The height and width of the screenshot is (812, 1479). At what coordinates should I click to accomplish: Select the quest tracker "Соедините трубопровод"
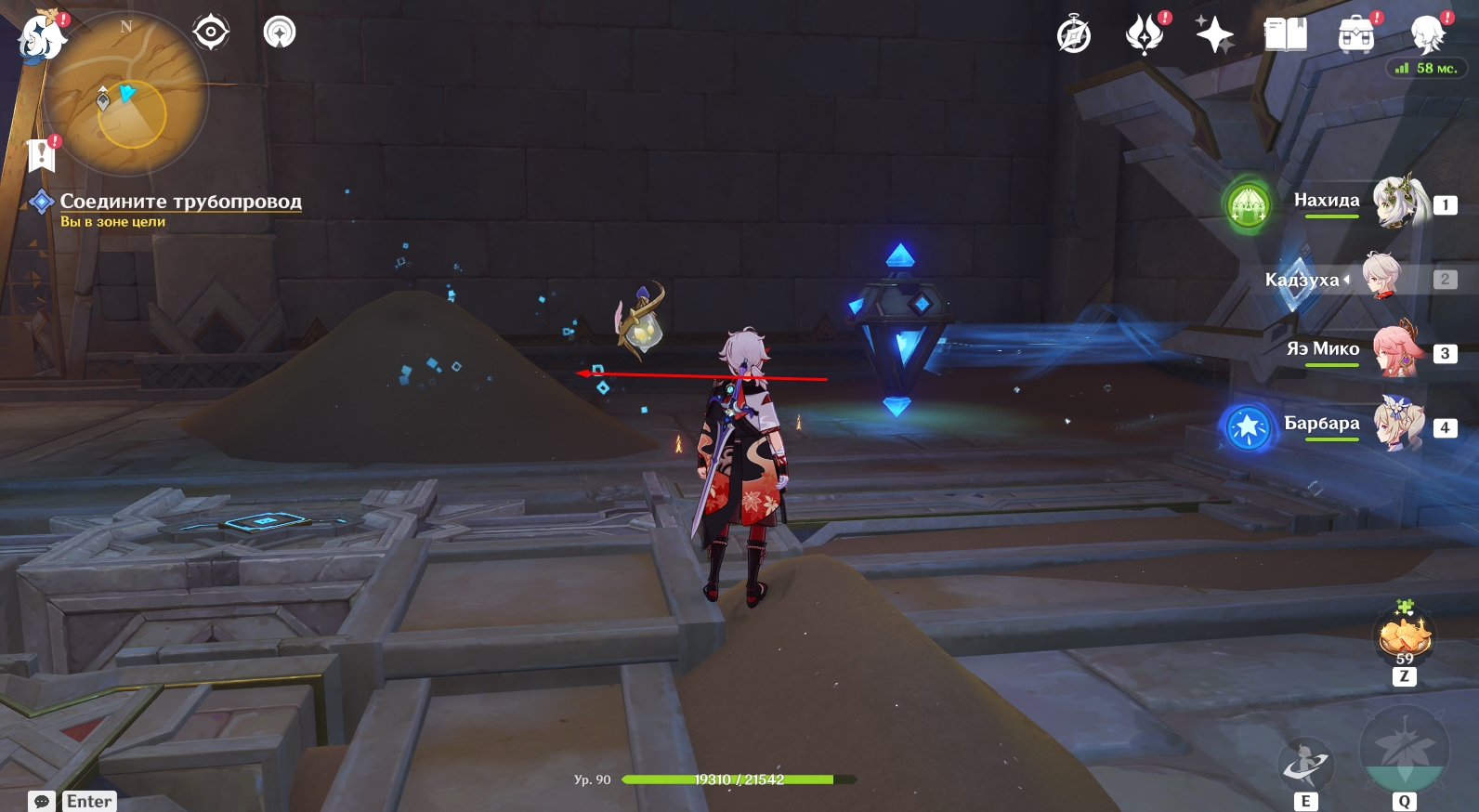180,202
